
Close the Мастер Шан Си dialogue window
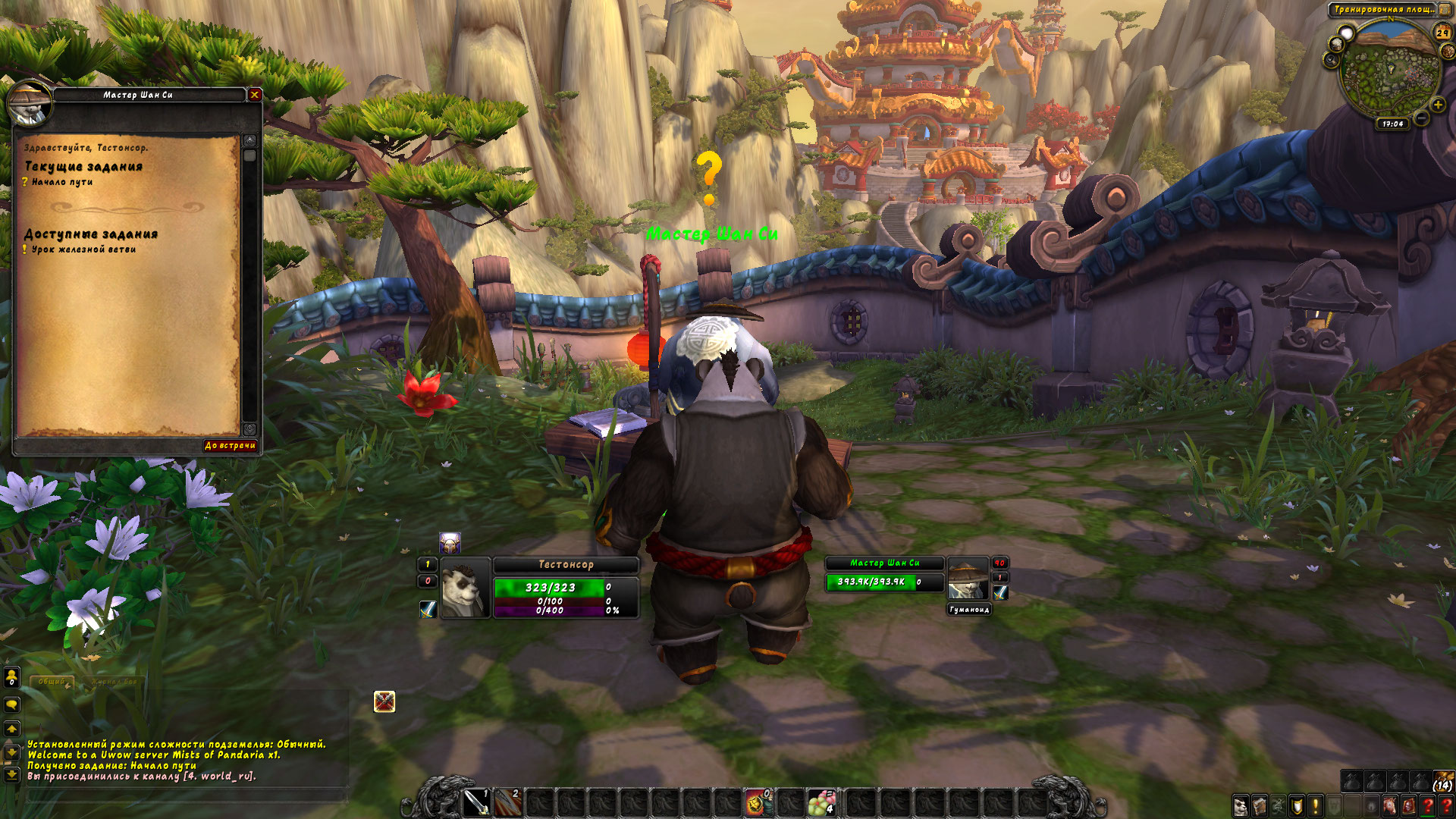click(x=255, y=95)
